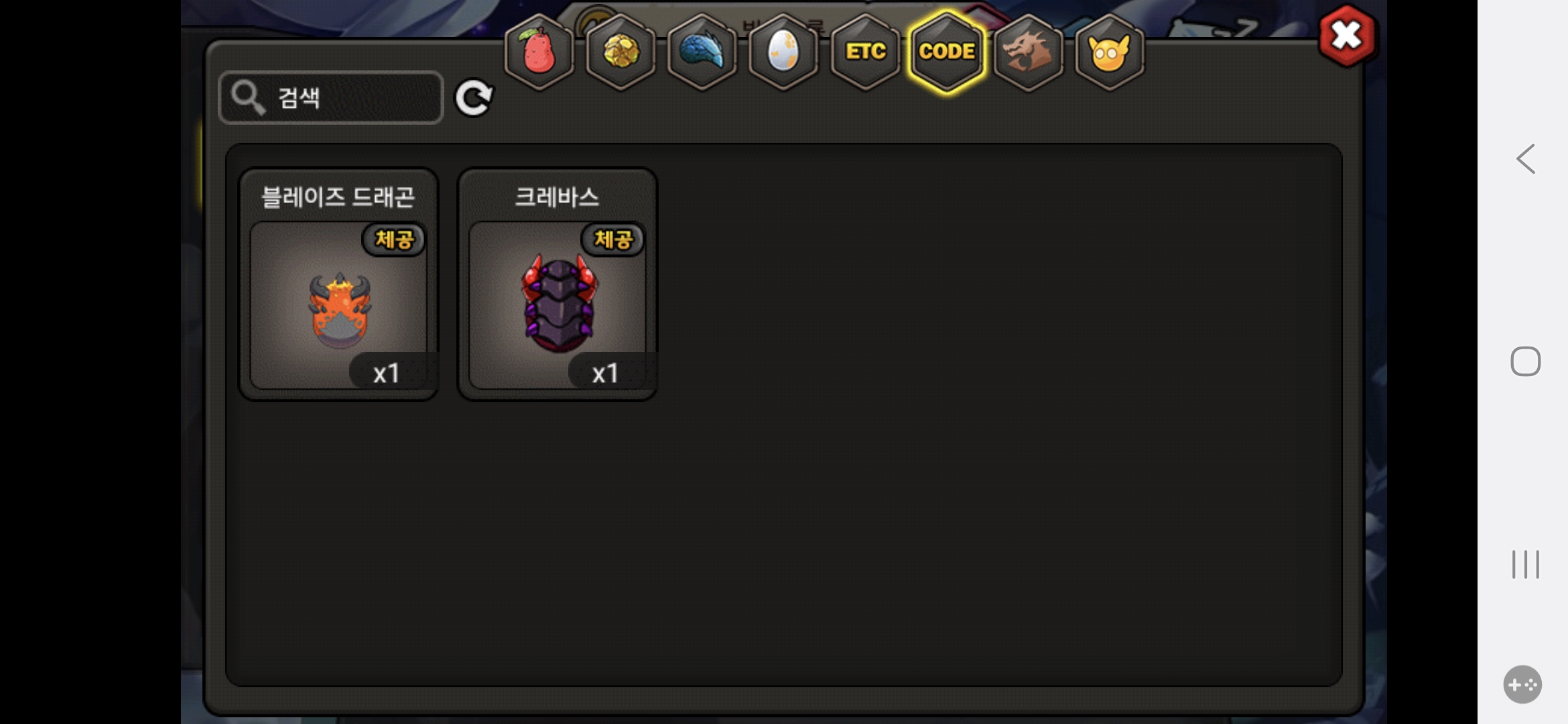Tap the Android home button

1526,362
